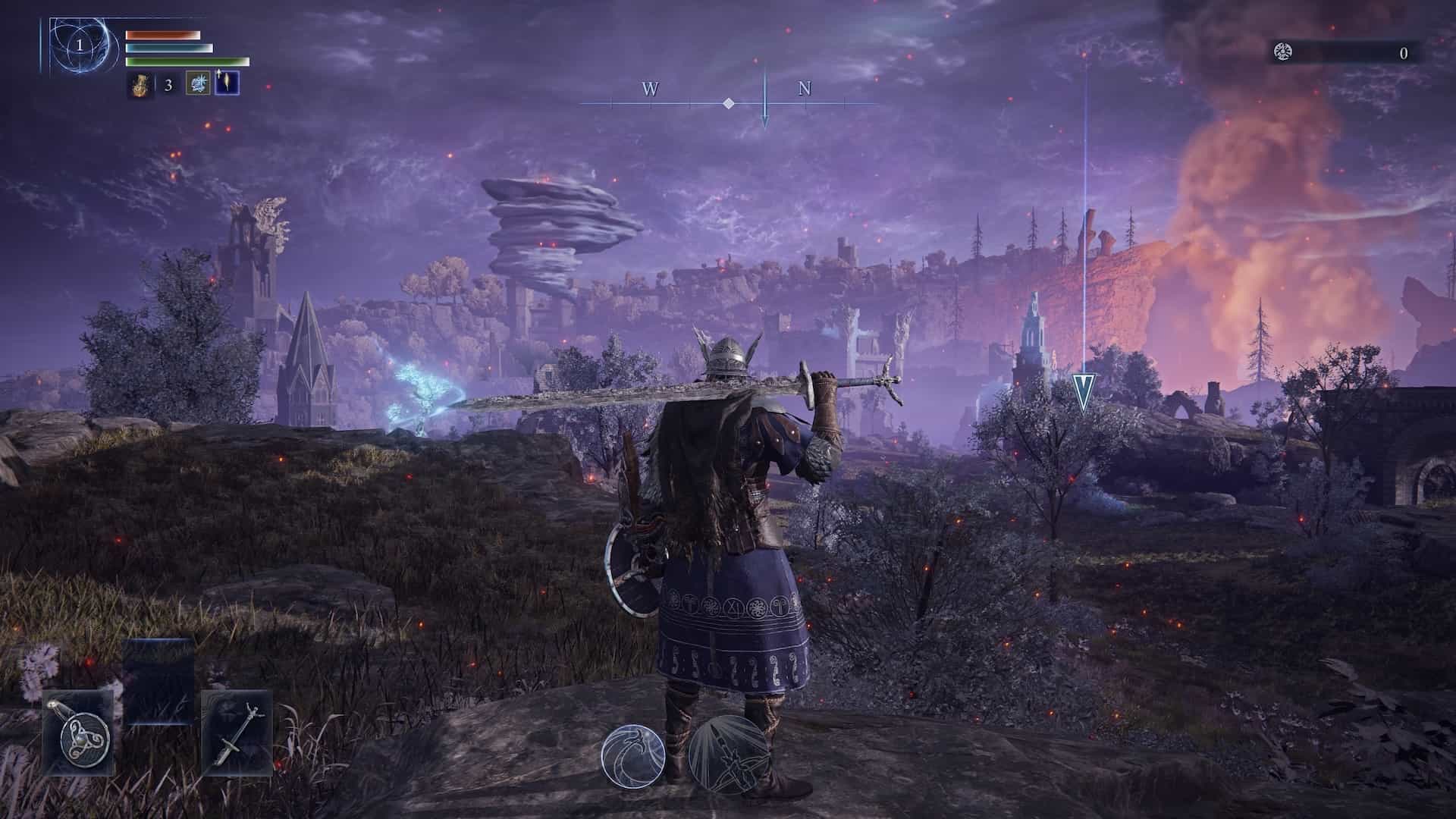This screenshot has width=1456, height=819.
Task: Click the level 1 character emblem
Action: tap(80, 46)
